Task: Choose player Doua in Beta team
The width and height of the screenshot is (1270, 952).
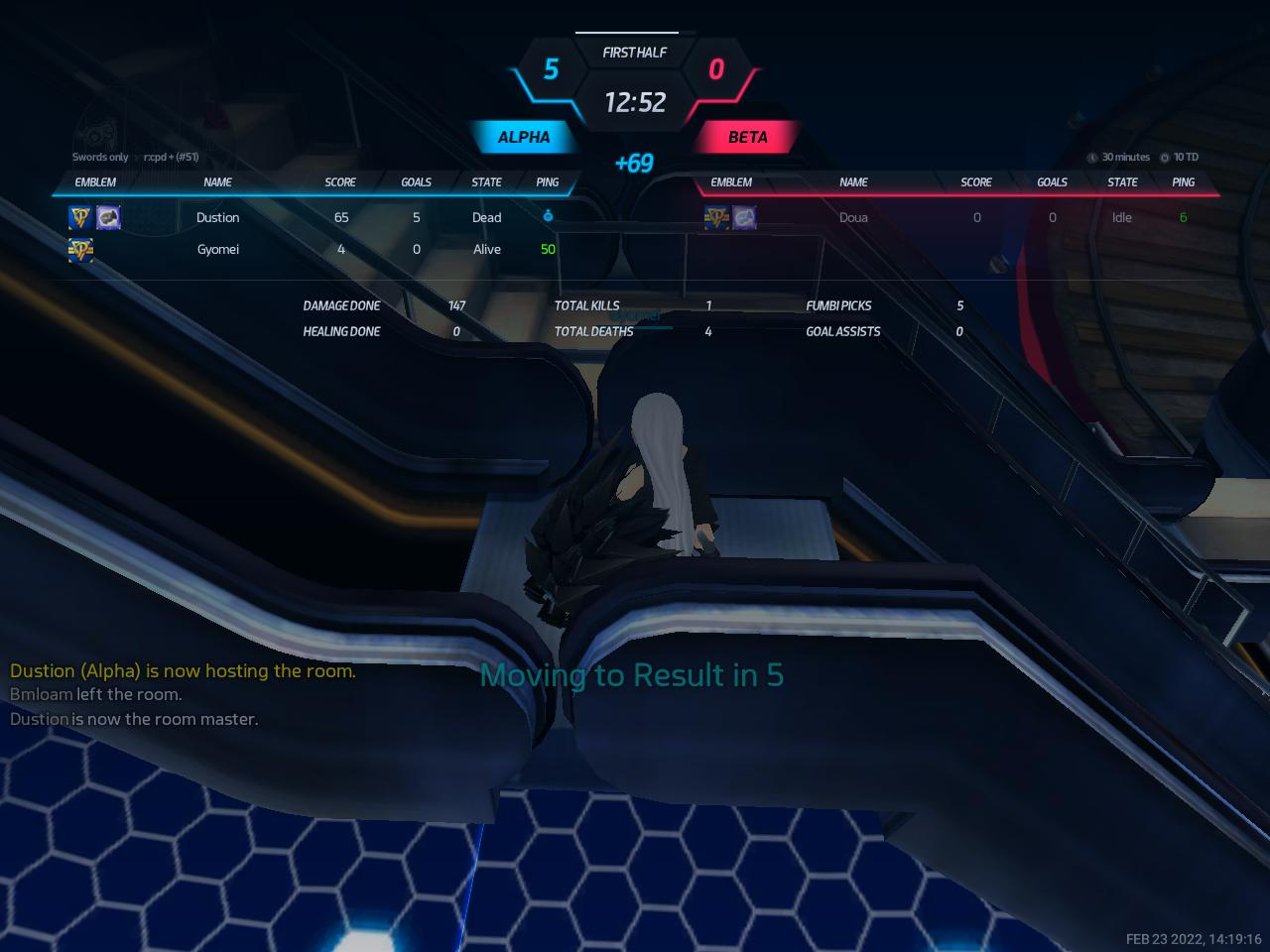Action: pos(852,217)
